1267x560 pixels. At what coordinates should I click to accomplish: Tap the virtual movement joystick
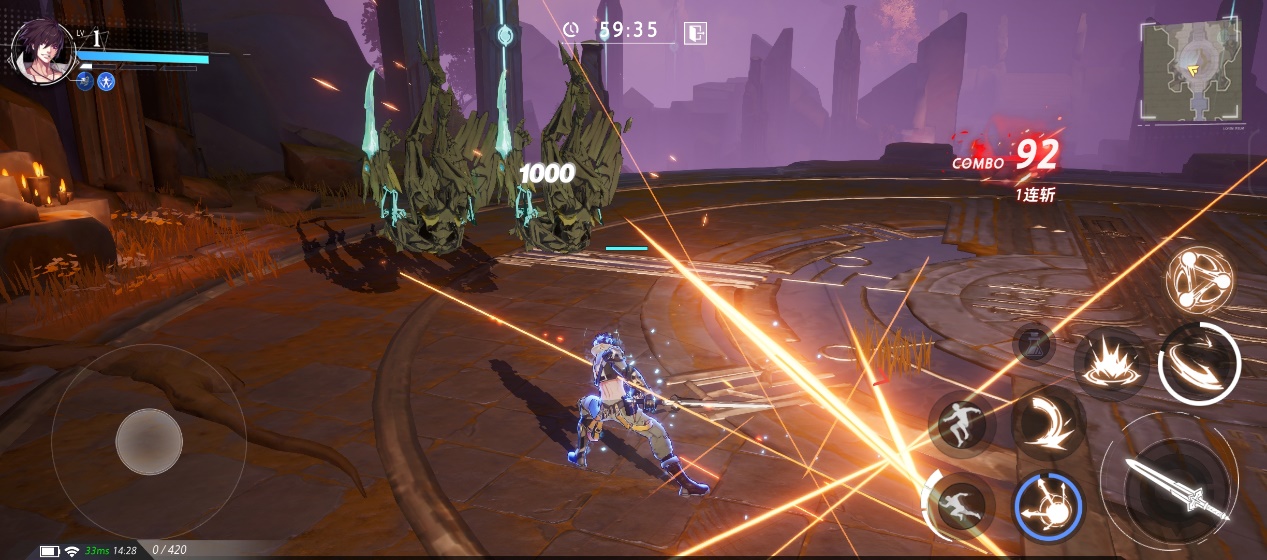[149, 441]
